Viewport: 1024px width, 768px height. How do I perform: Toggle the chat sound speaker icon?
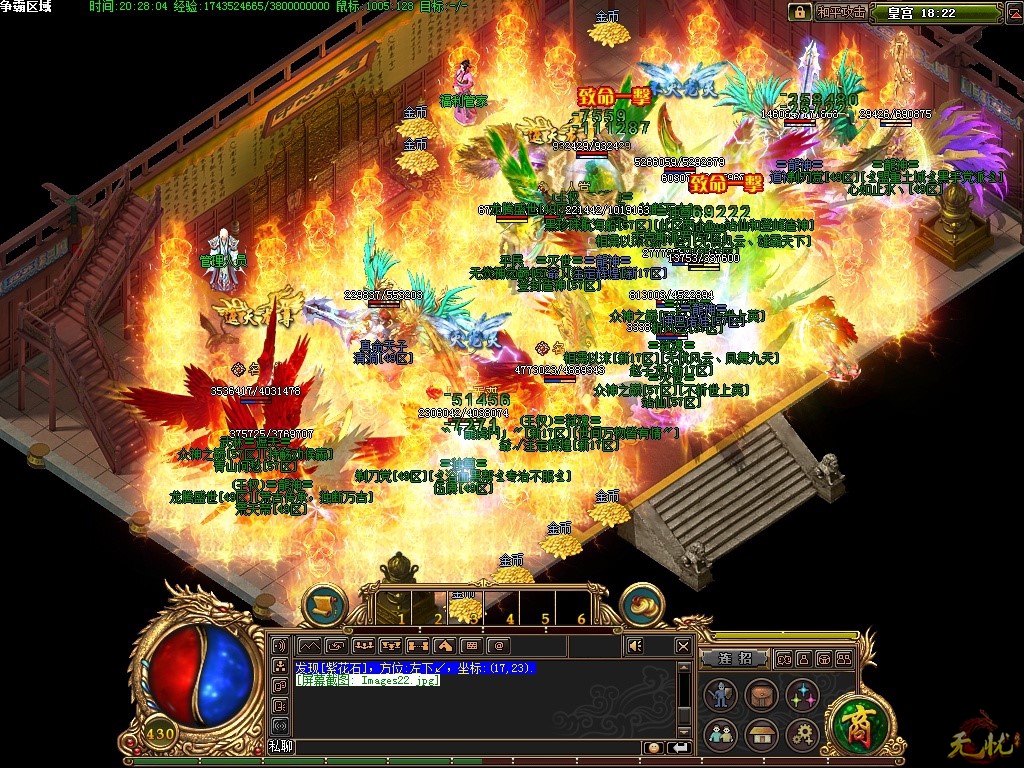(x=635, y=646)
